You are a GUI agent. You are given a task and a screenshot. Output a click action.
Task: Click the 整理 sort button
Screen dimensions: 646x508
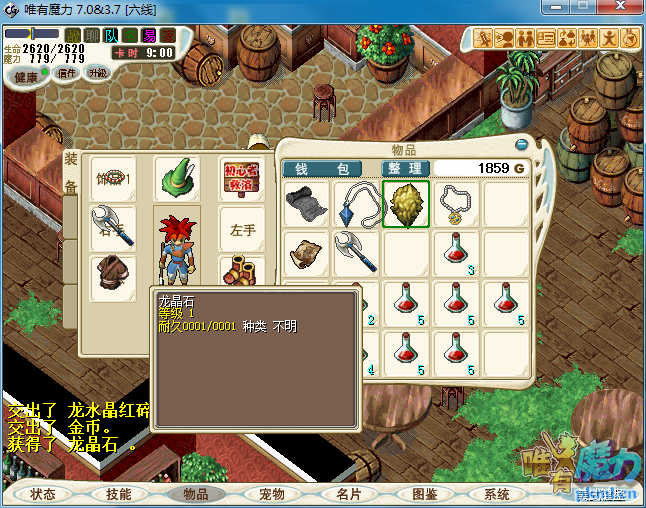point(406,168)
